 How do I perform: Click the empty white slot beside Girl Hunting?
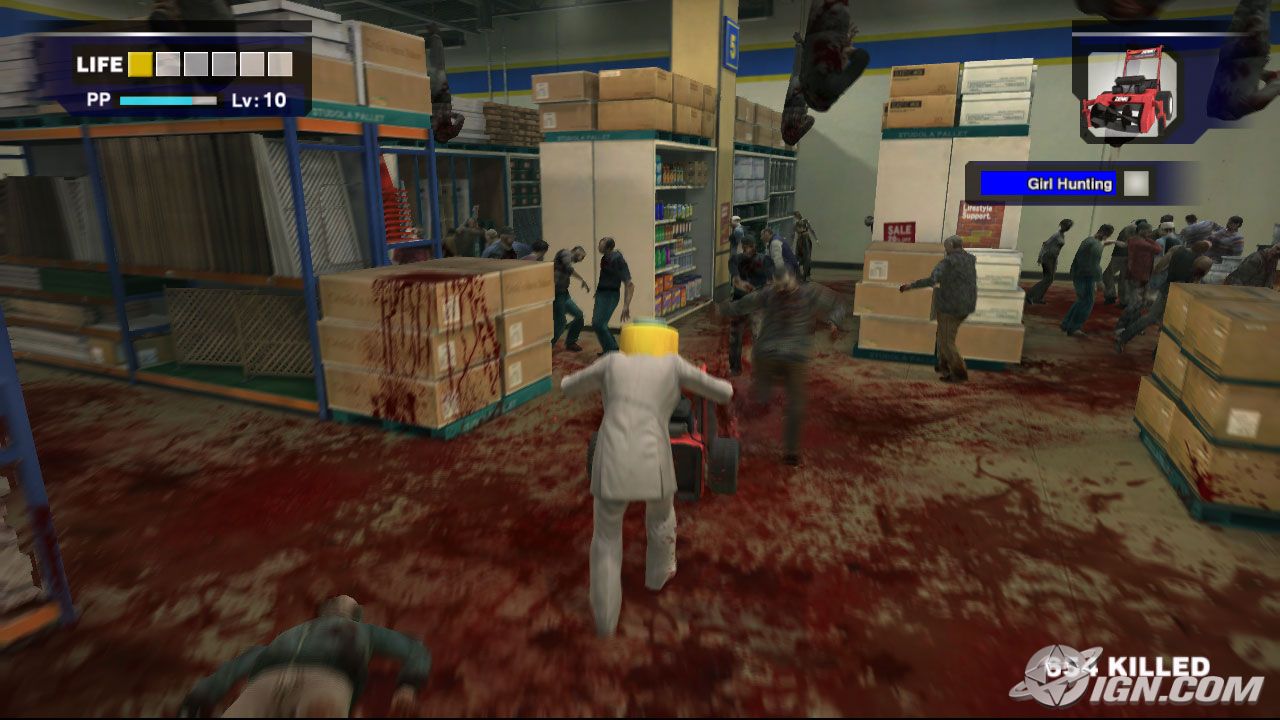click(1135, 183)
